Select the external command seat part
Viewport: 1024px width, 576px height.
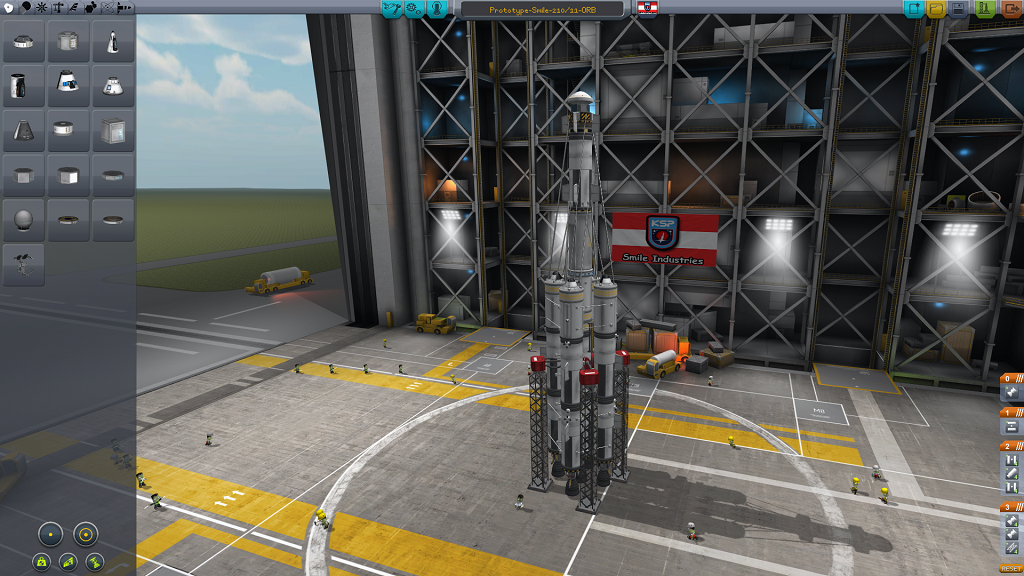pyautogui.click(x=23, y=263)
